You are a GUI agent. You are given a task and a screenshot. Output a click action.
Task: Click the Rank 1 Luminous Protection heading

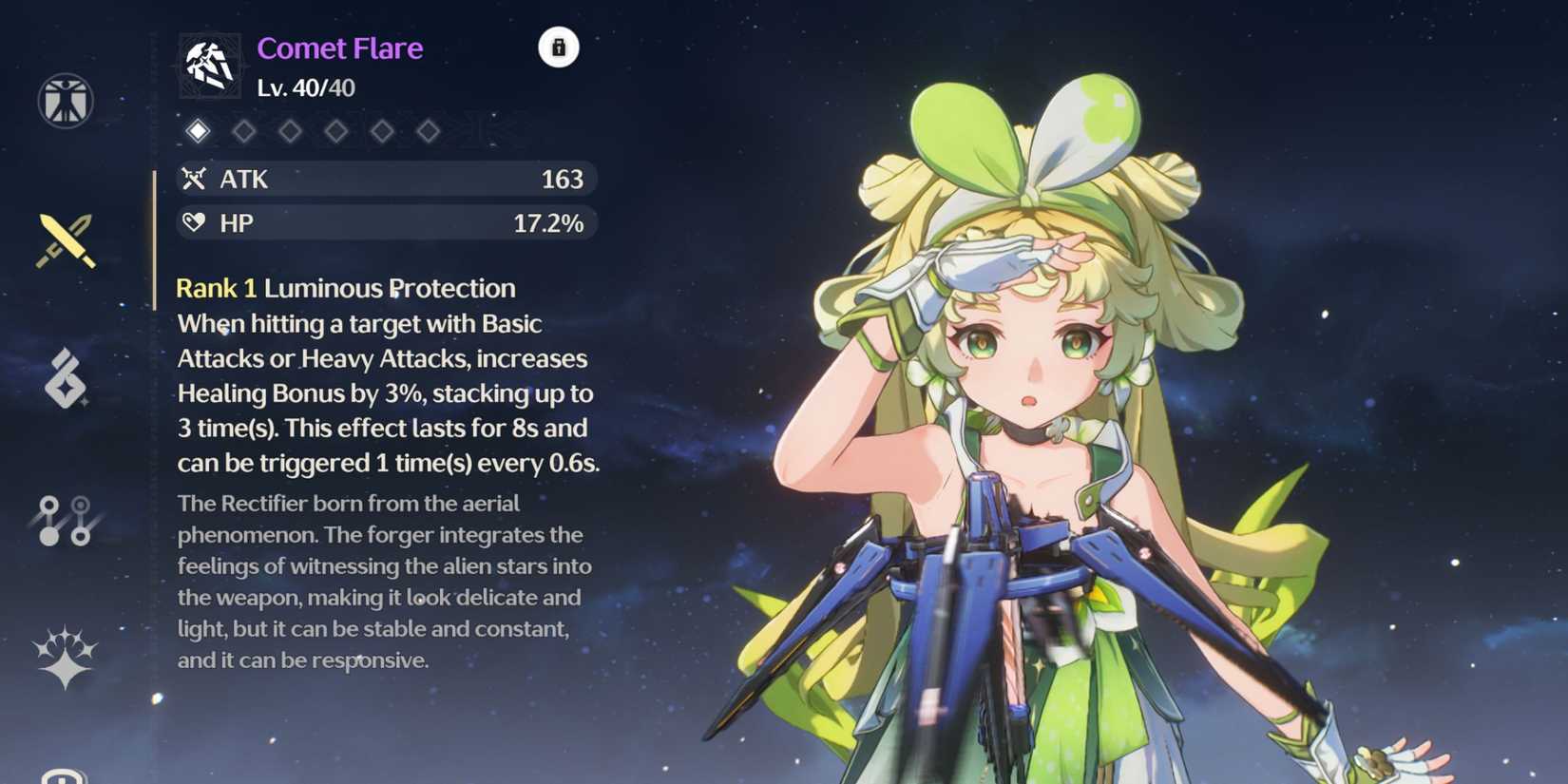[345, 287]
